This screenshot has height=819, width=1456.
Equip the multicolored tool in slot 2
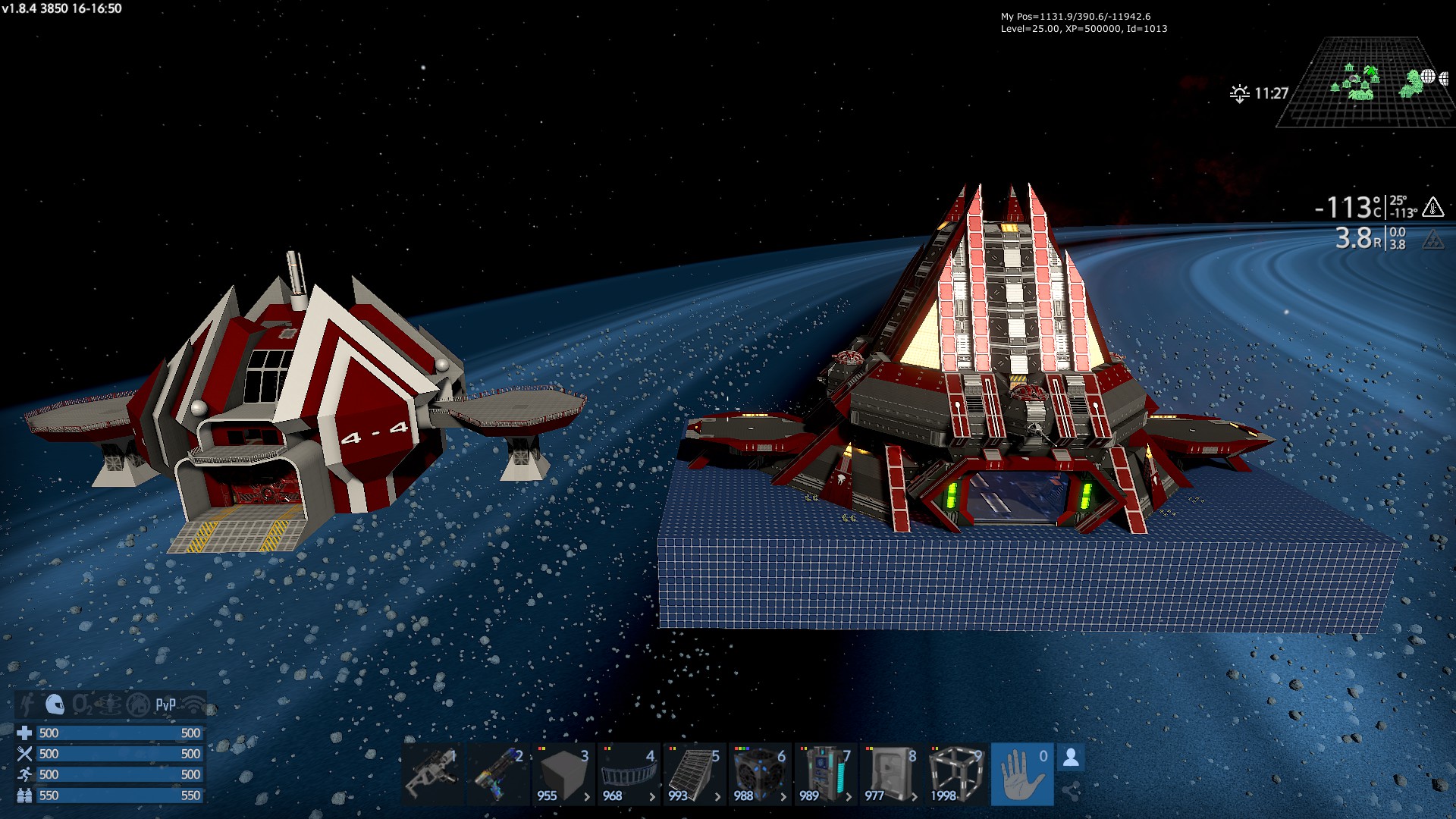pyautogui.click(x=497, y=774)
